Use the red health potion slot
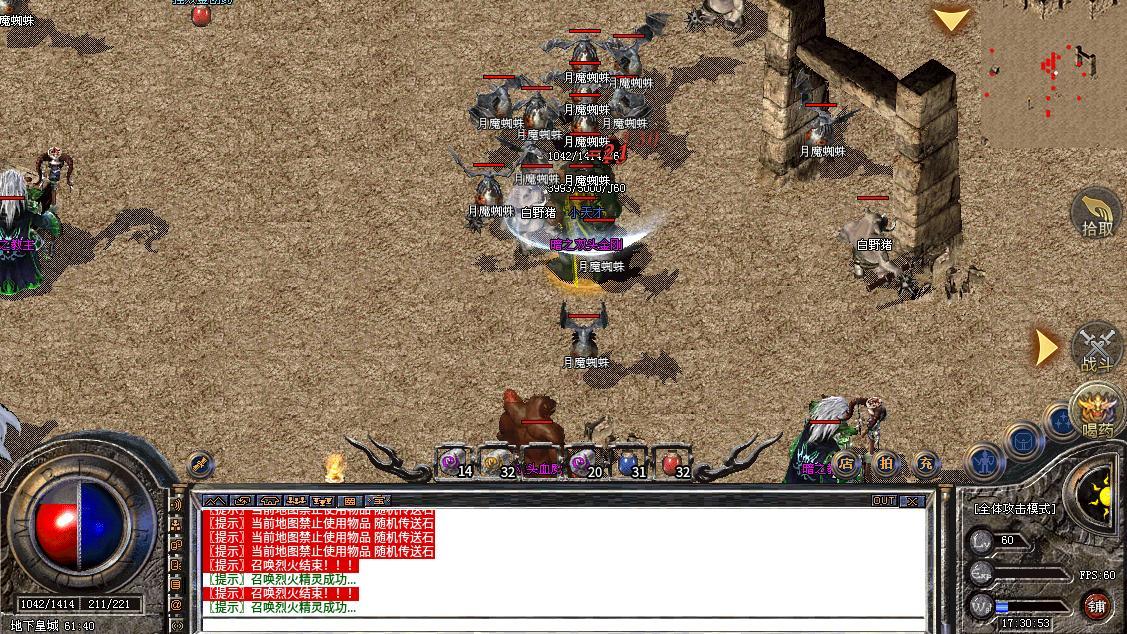Image resolution: width=1127 pixels, height=634 pixels. coord(672,463)
